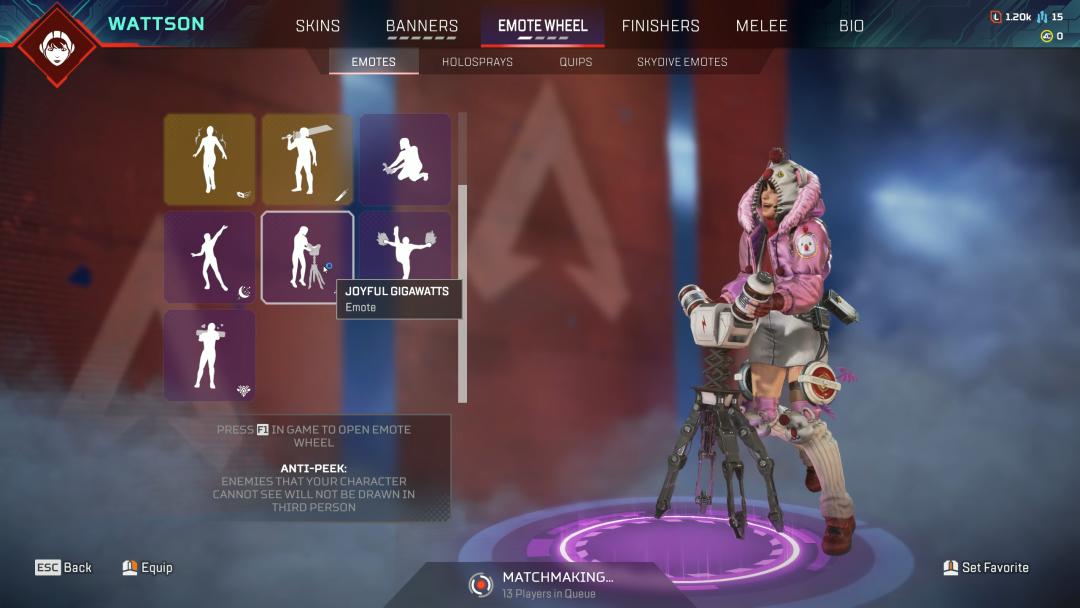The height and width of the screenshot is (608, 1080).
Task: View Wattson's Bio tab
Action: coord(851,26)
